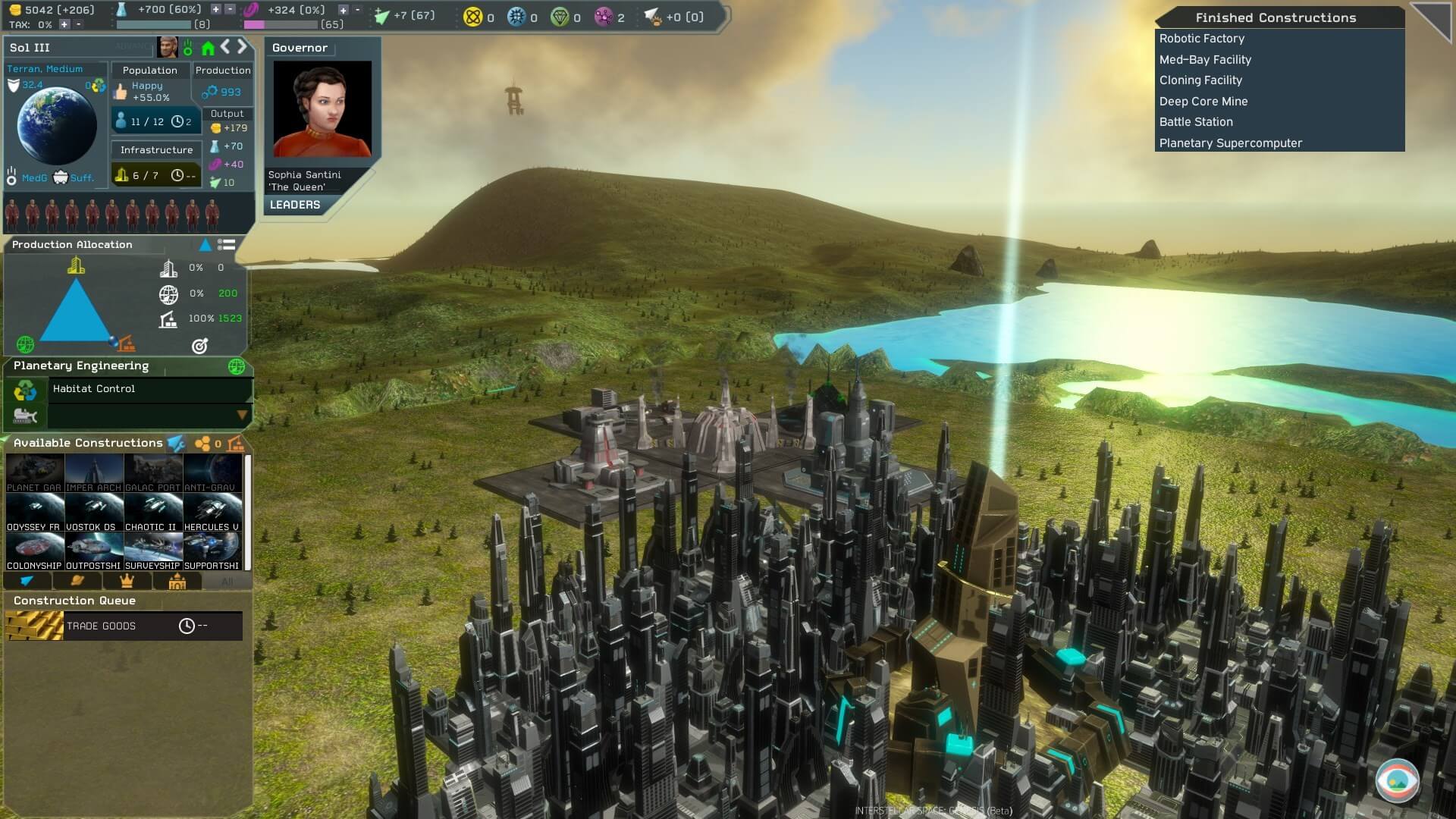
Task: Switch to the crown constructions filter tab
Action: click(x=127, y=581)
